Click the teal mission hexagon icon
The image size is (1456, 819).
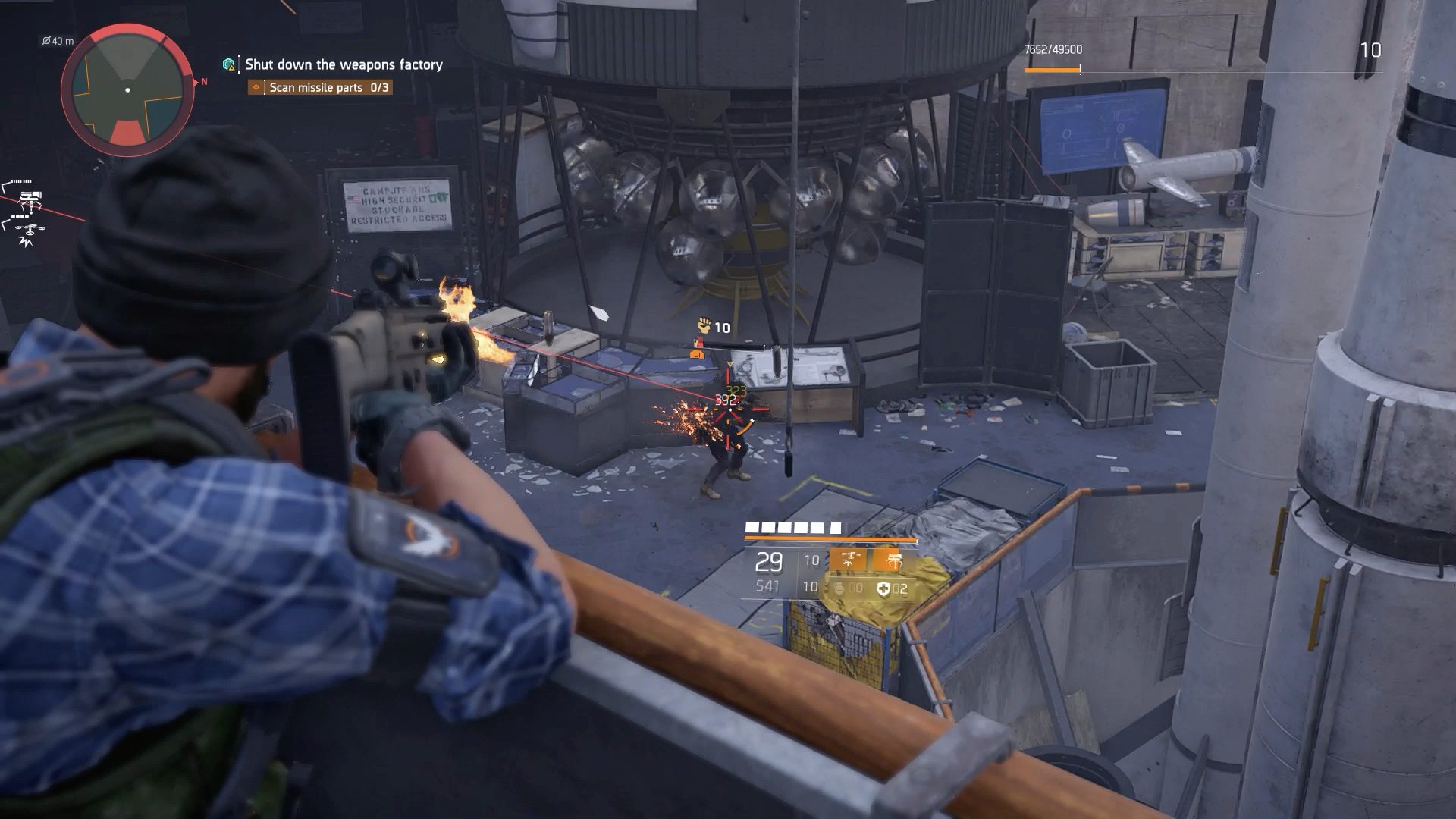[x=229, y=64]
